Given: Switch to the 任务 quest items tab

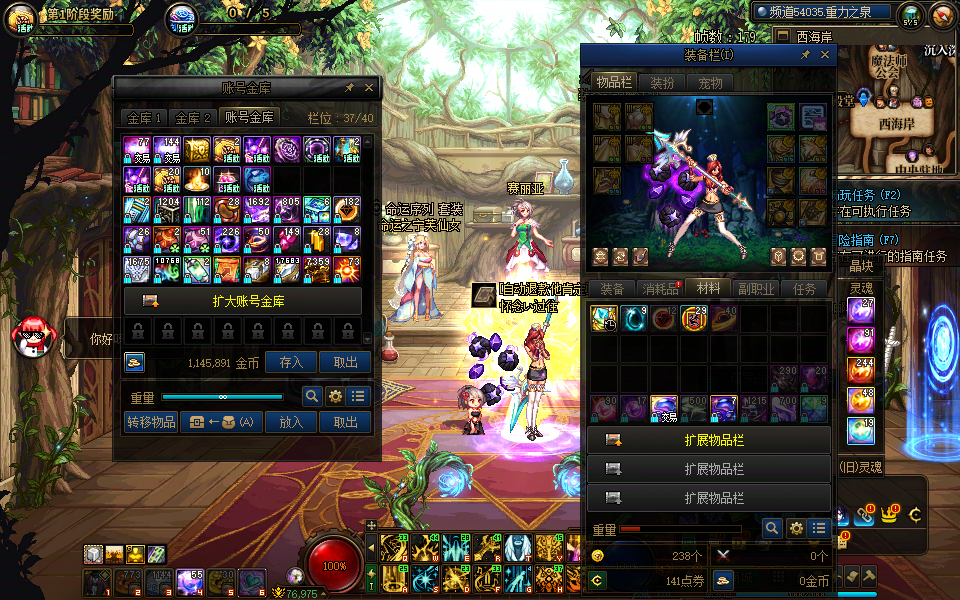Looking at the screenshot, I should (804, 288).
